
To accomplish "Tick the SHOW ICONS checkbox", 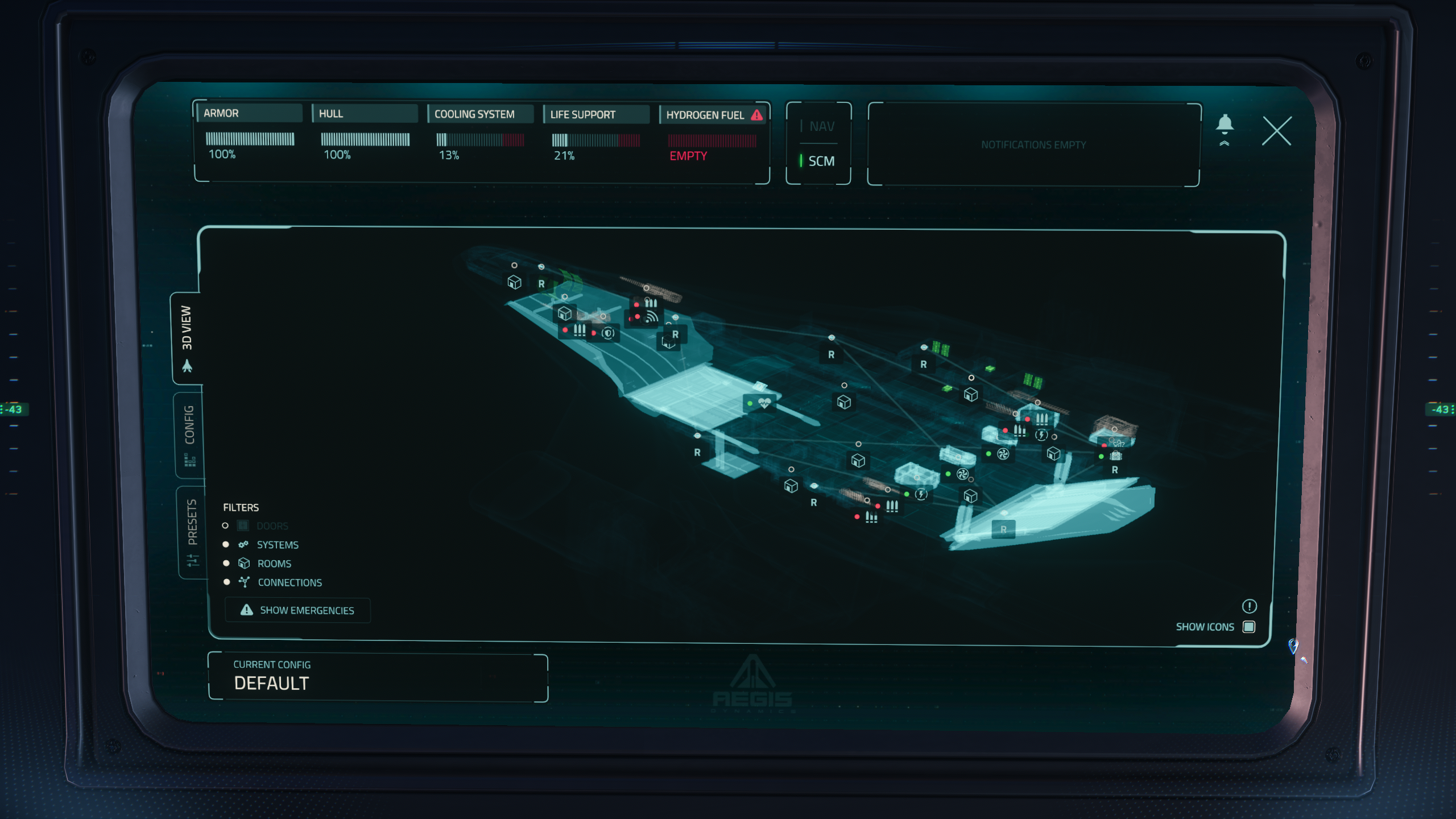I will (1249, 627).
